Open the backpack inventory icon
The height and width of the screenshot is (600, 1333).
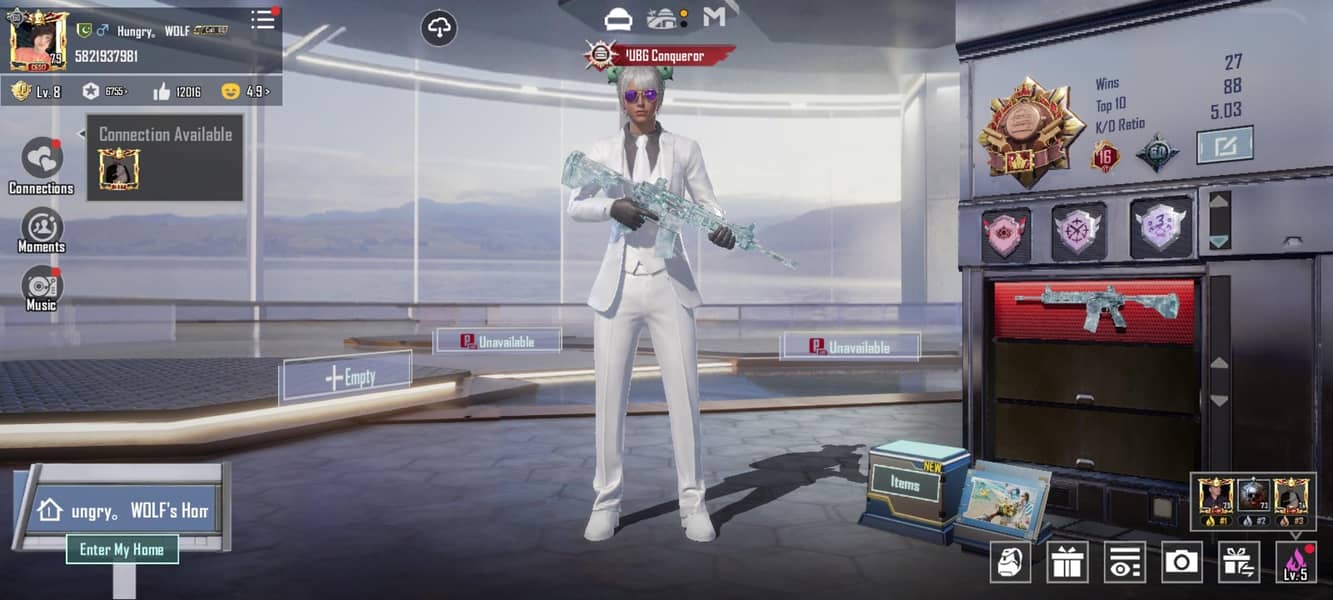tap(1010, 562)
